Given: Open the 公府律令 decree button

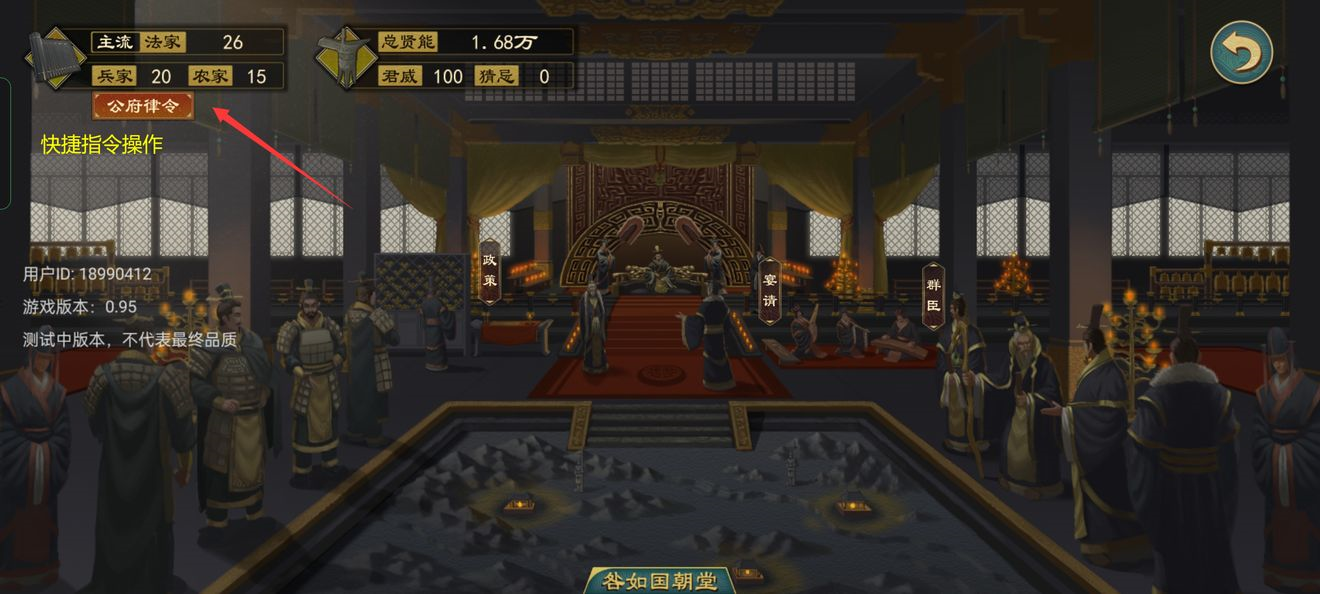Looking at the screenshot, I should coord(143,106).
